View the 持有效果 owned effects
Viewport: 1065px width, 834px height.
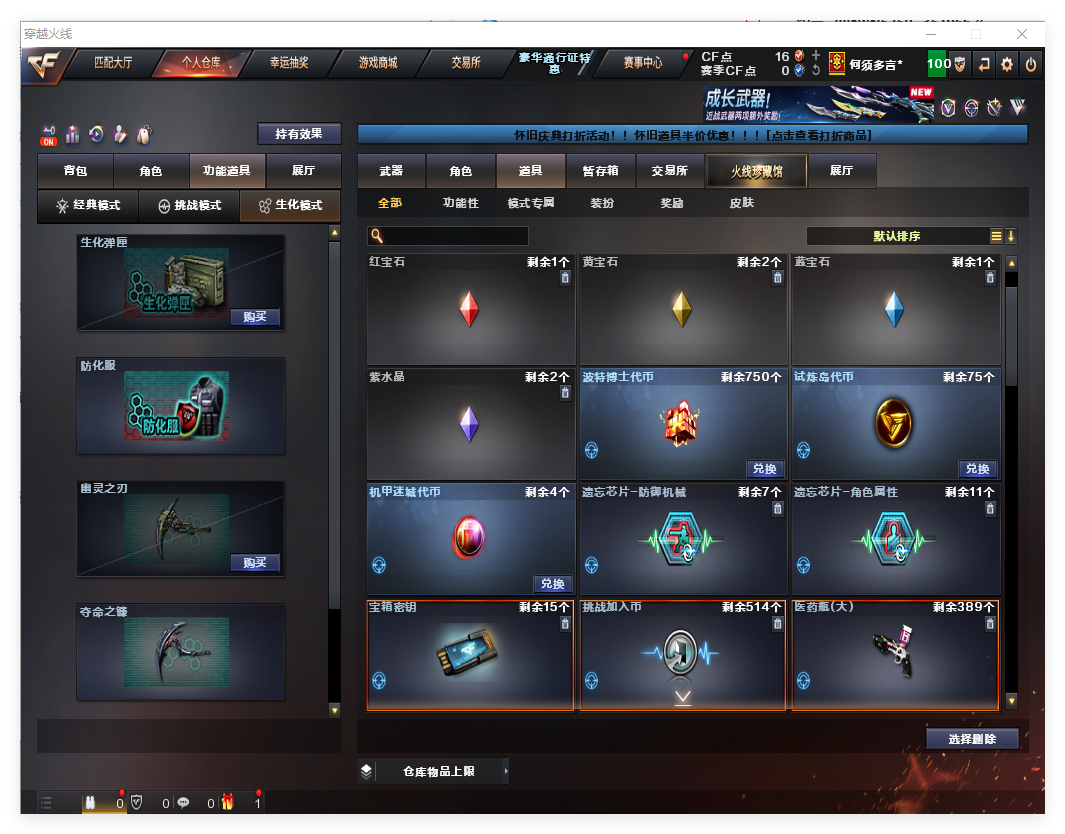coord(299,133)
